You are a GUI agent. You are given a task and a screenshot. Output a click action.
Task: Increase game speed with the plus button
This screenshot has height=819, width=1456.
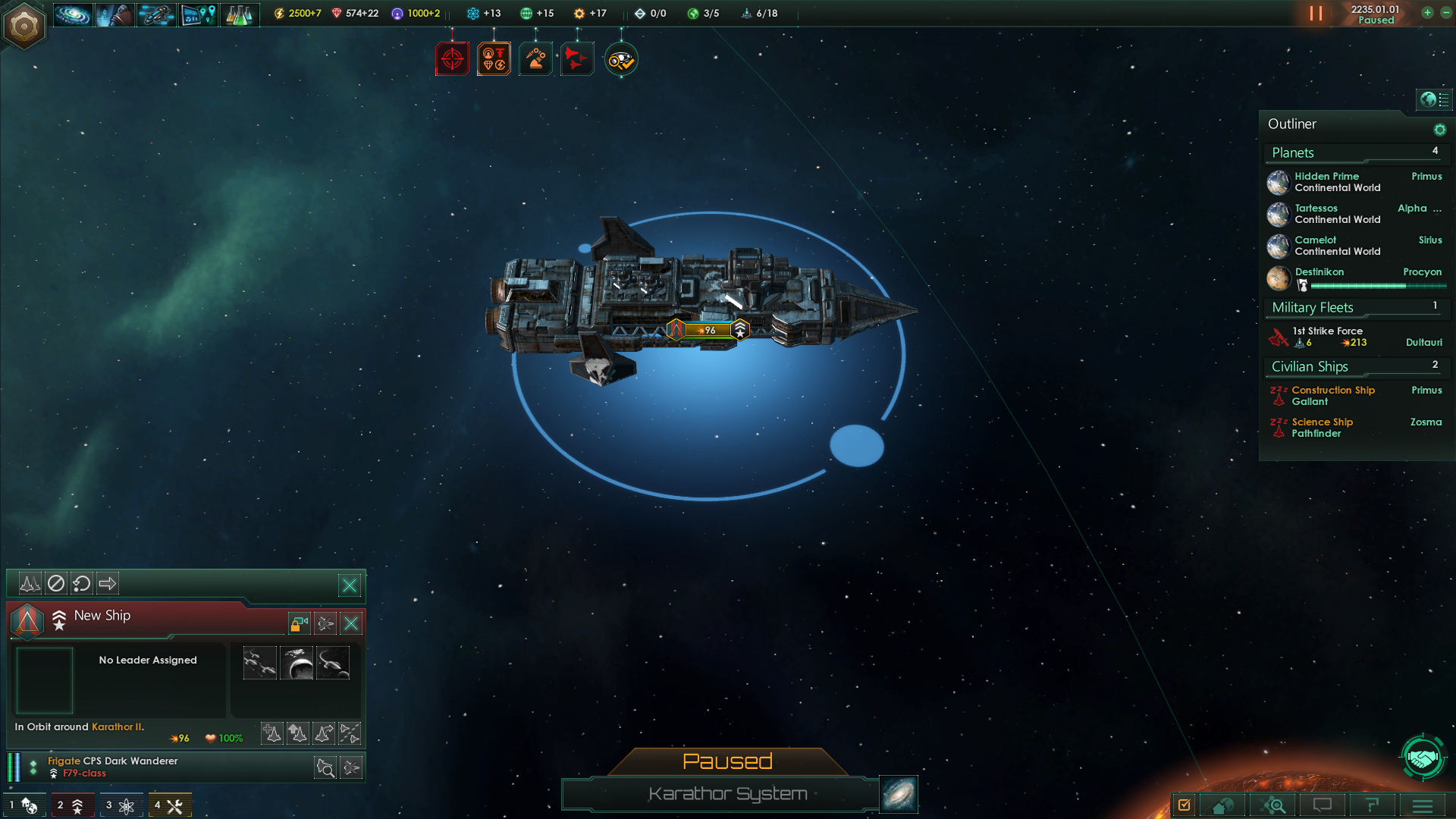point(1427,13)
